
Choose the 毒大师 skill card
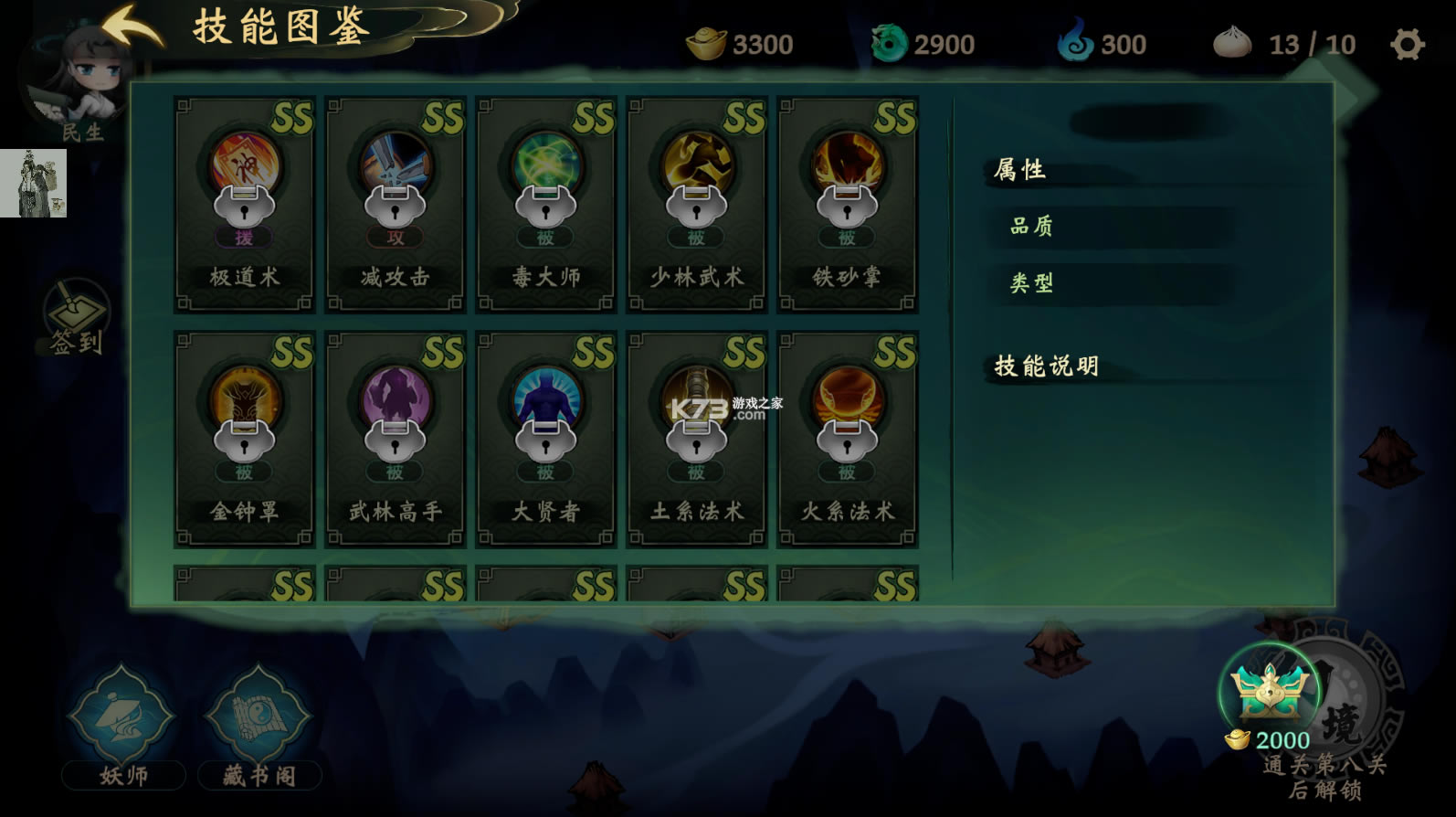pos(546,205)
